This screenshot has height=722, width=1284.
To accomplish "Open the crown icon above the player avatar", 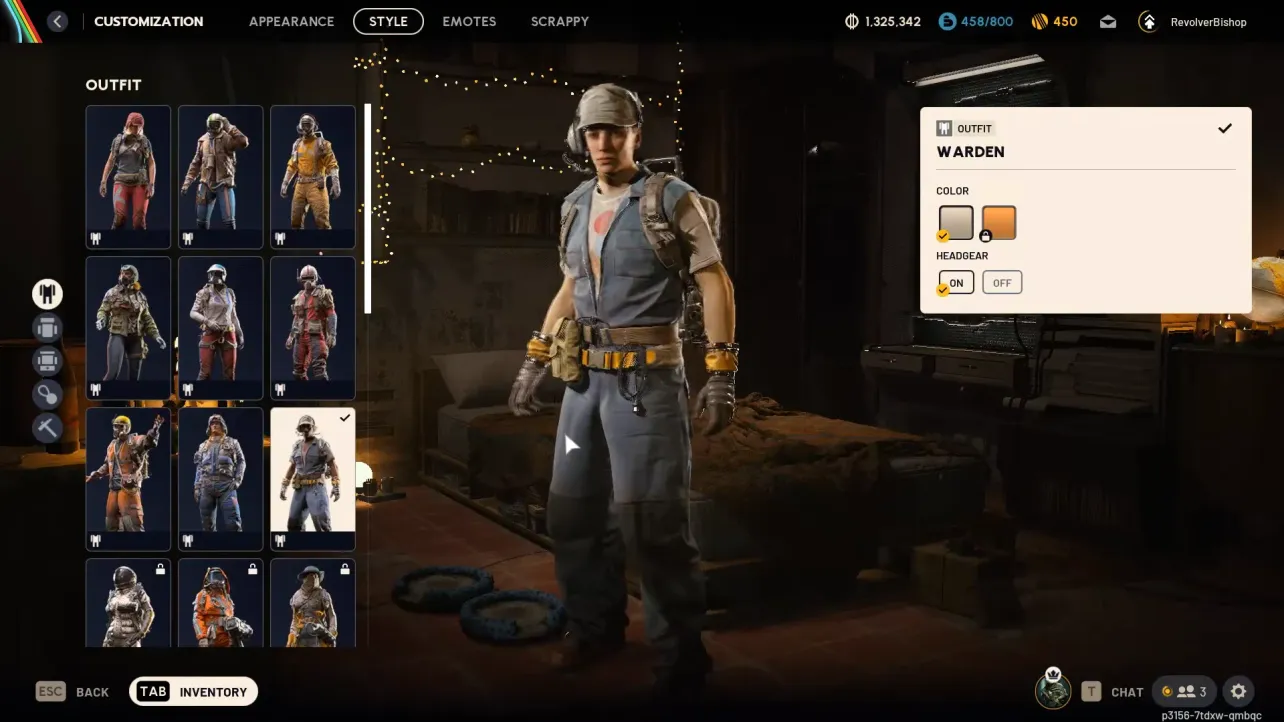I will 1052,675.
